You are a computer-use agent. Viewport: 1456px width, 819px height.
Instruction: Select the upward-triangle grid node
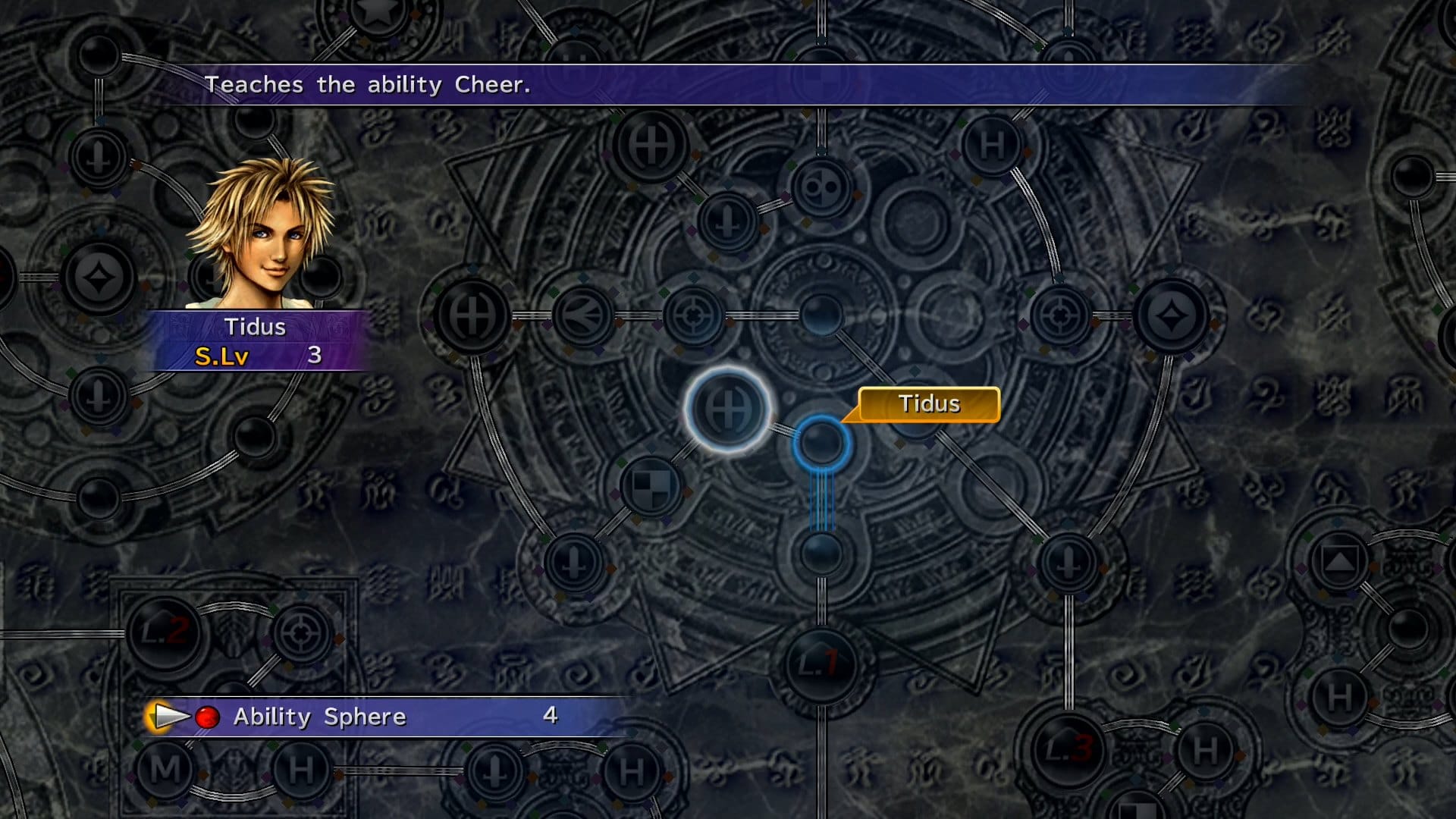1338,561
